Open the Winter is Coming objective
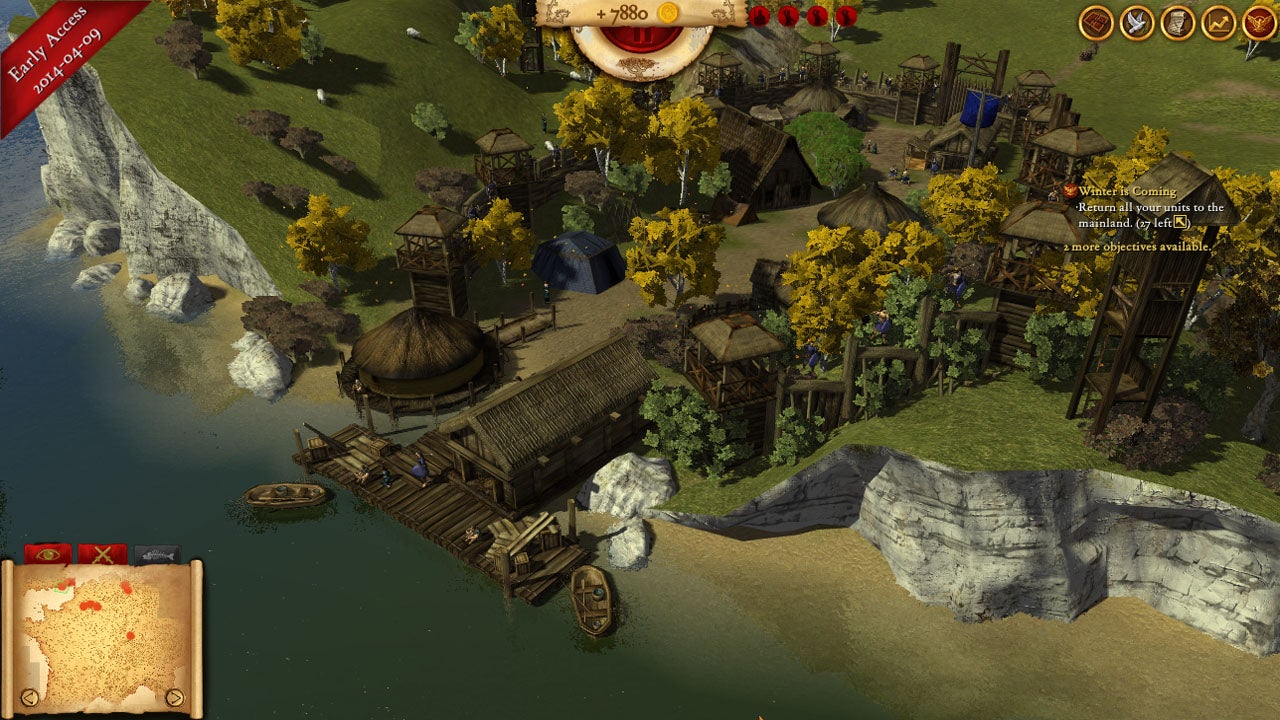The image size is (1280, 720). pos(1126,191)
